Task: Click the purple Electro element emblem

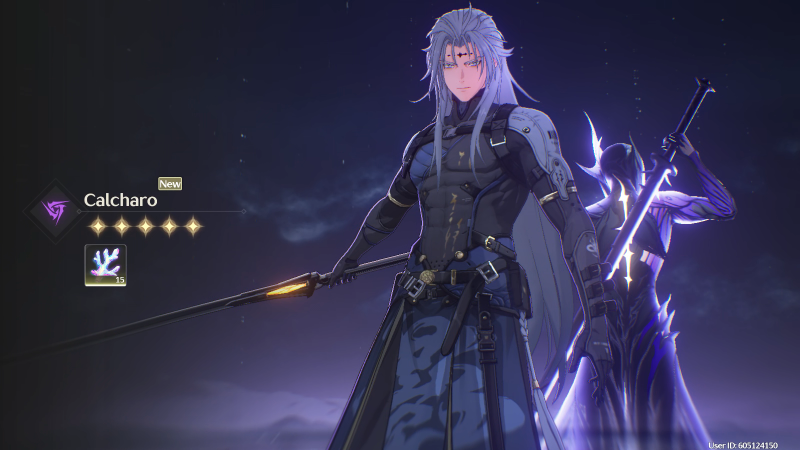Action: pyautogui.click(x=53, y=210)
